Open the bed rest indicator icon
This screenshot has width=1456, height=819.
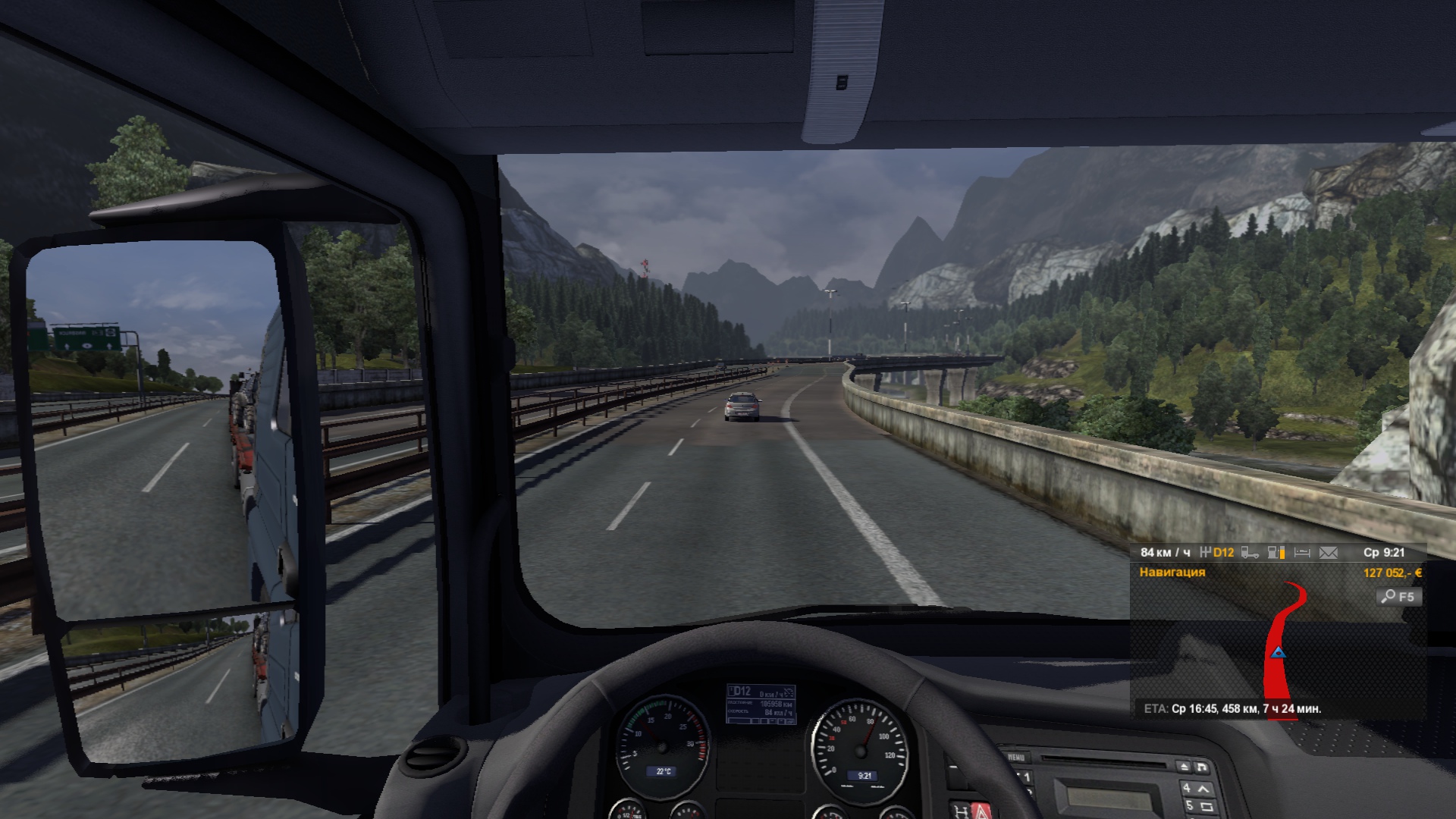pyautogui.click(x=1302, y=553)
